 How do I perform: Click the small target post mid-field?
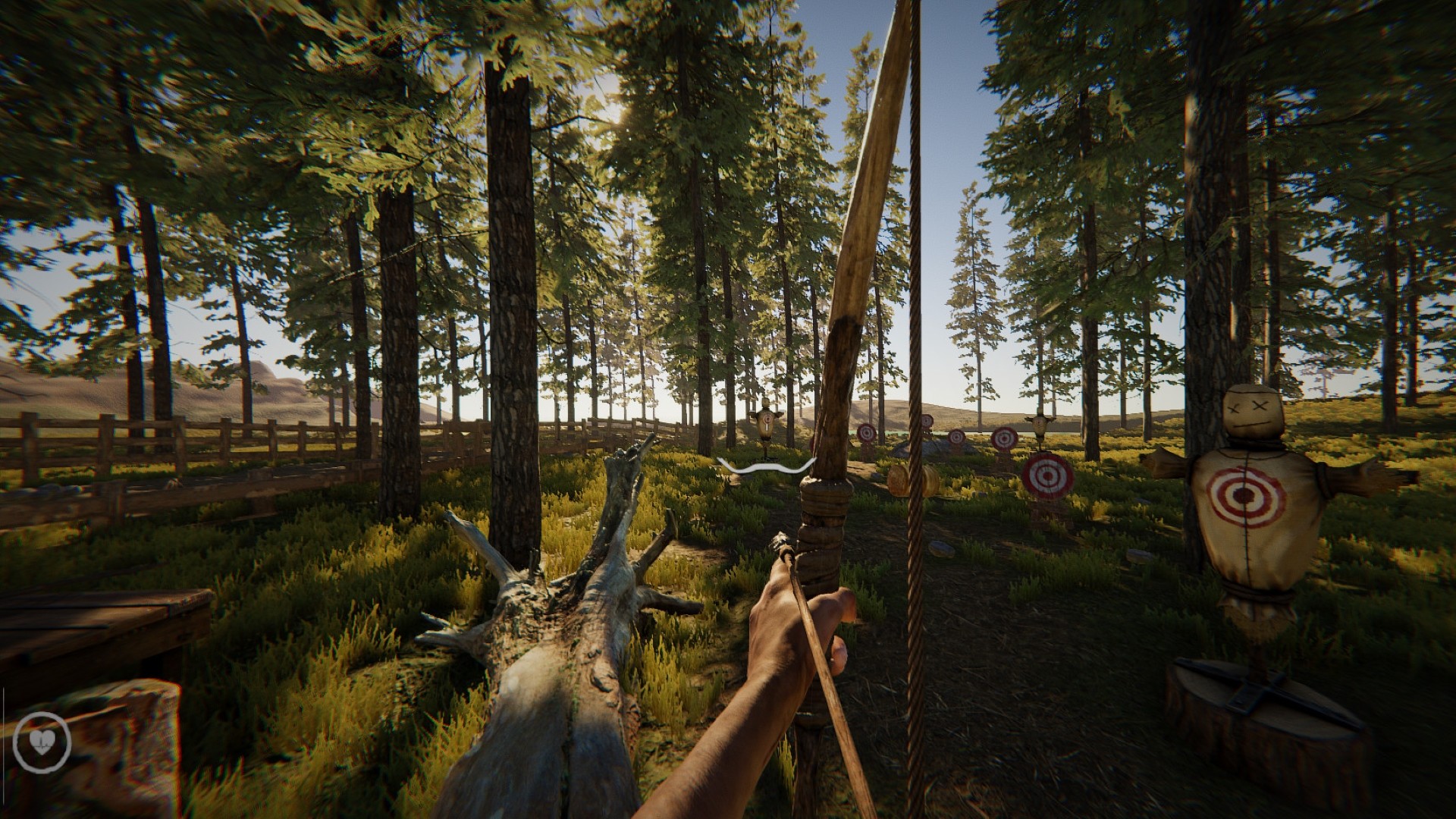coord(955,437)
